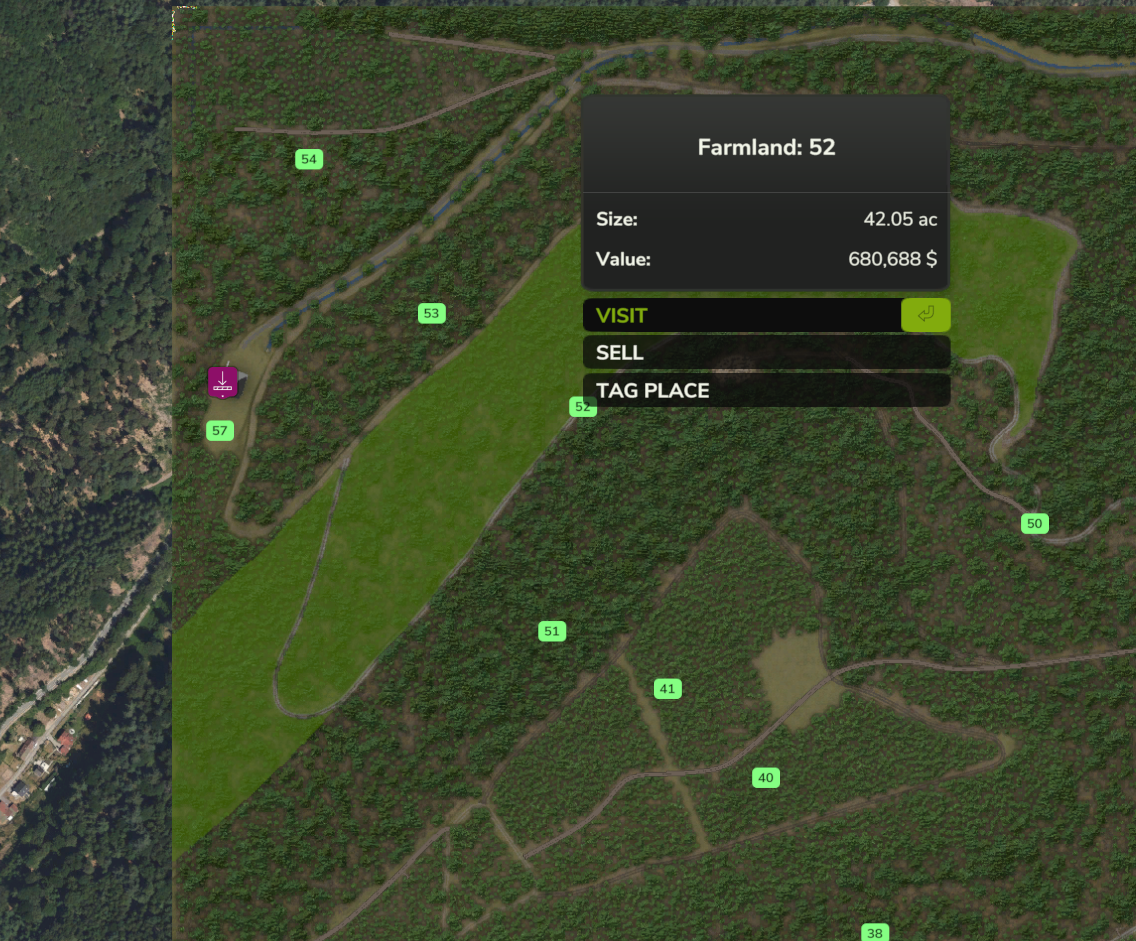Select the farmland 54 map marker
This screenshot has height=941, width=1136.
309,160
